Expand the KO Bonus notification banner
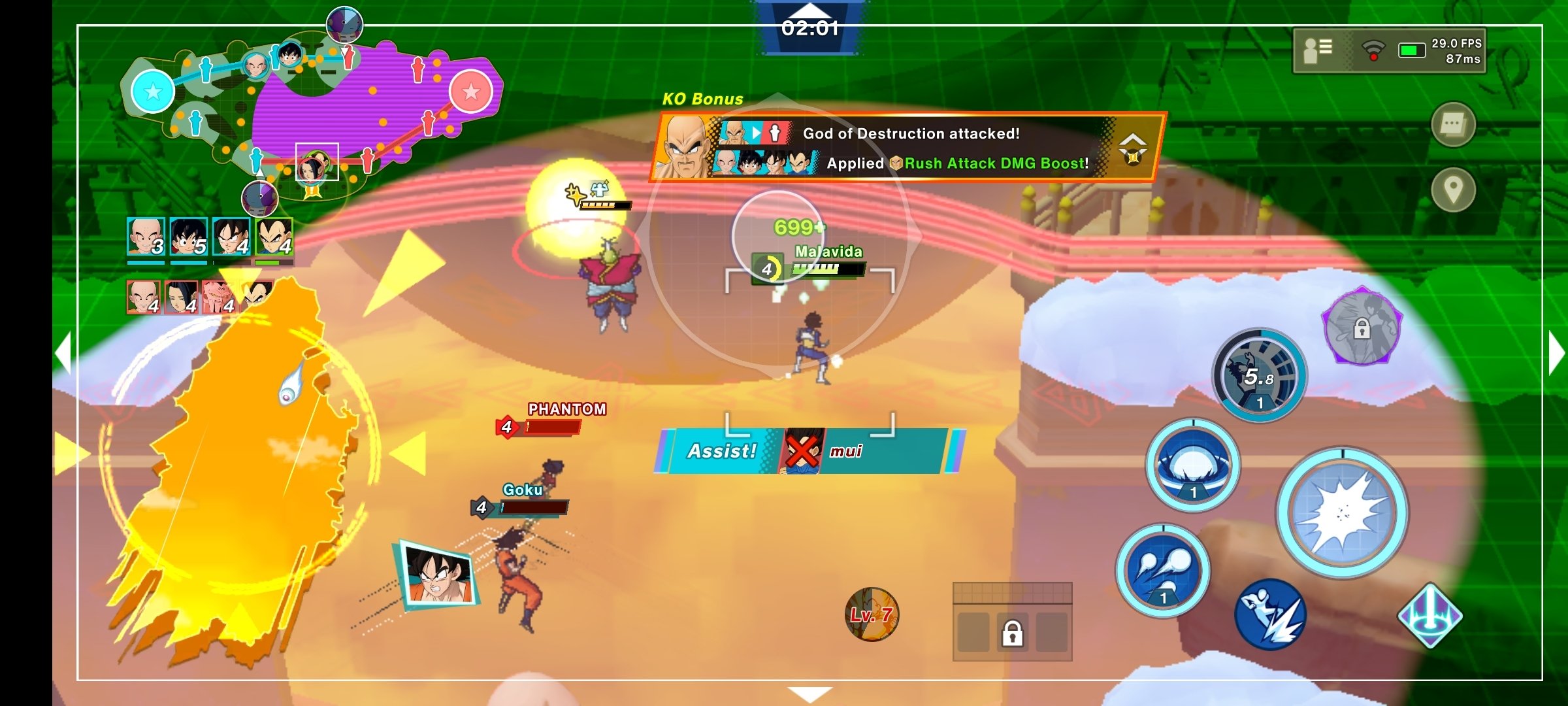1568x706 pixels. [1132, 148]
